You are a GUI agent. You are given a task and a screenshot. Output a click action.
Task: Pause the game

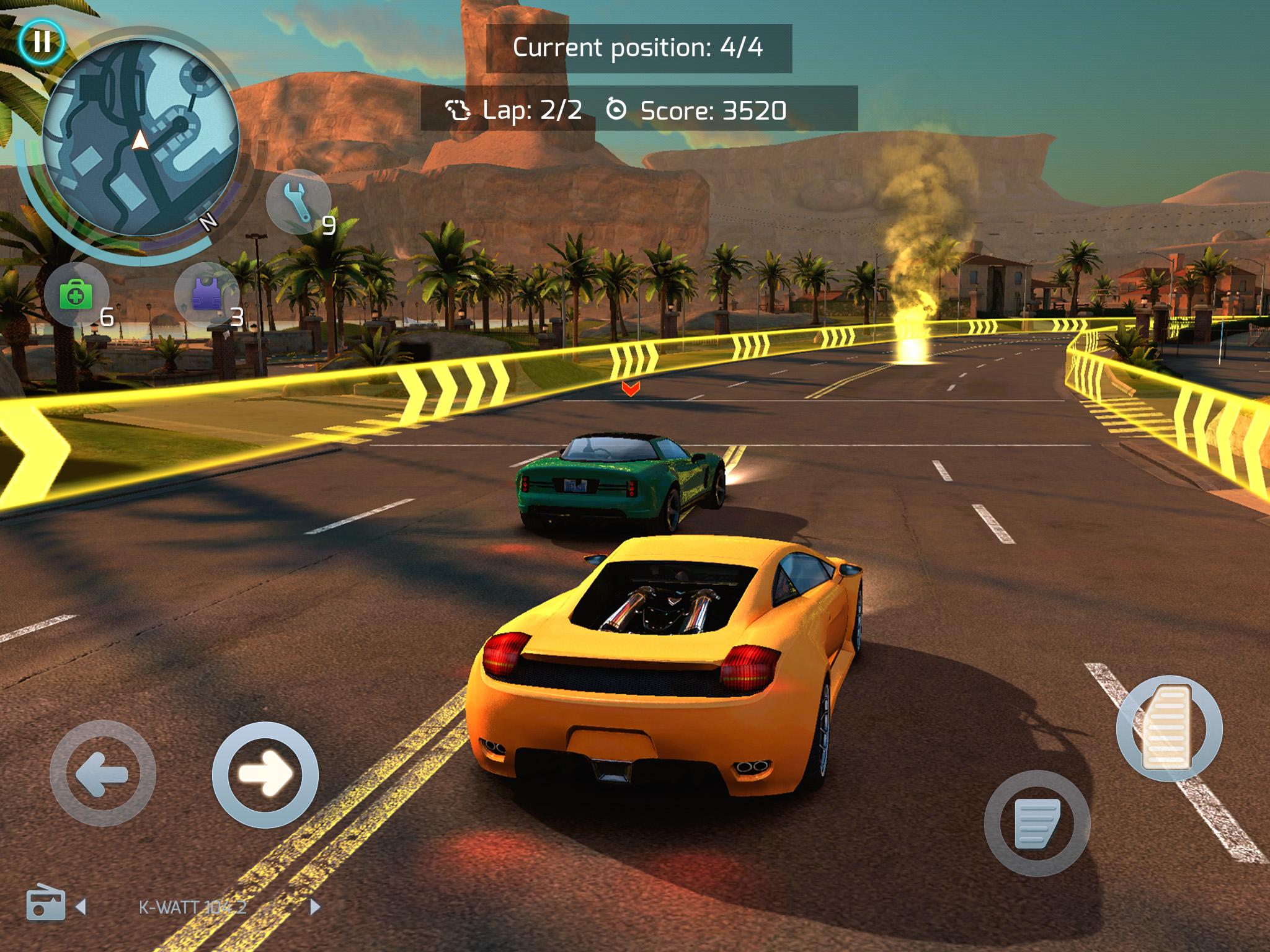pyautogui.click(x=41, y=42)
